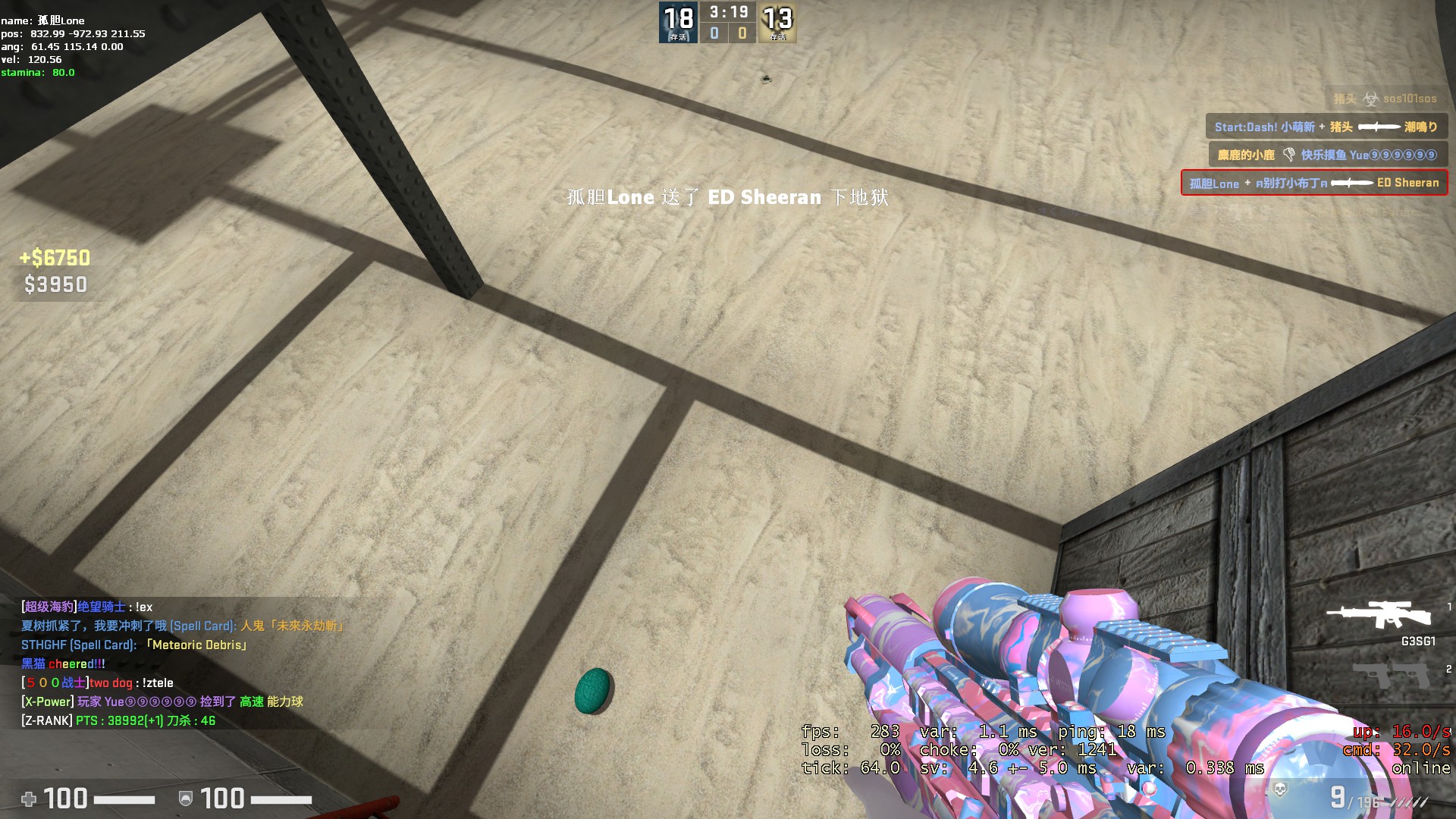Click the thumbs-down icon in the killfeed
This screenshot has height=819, width=1456.
point(1289,155)
